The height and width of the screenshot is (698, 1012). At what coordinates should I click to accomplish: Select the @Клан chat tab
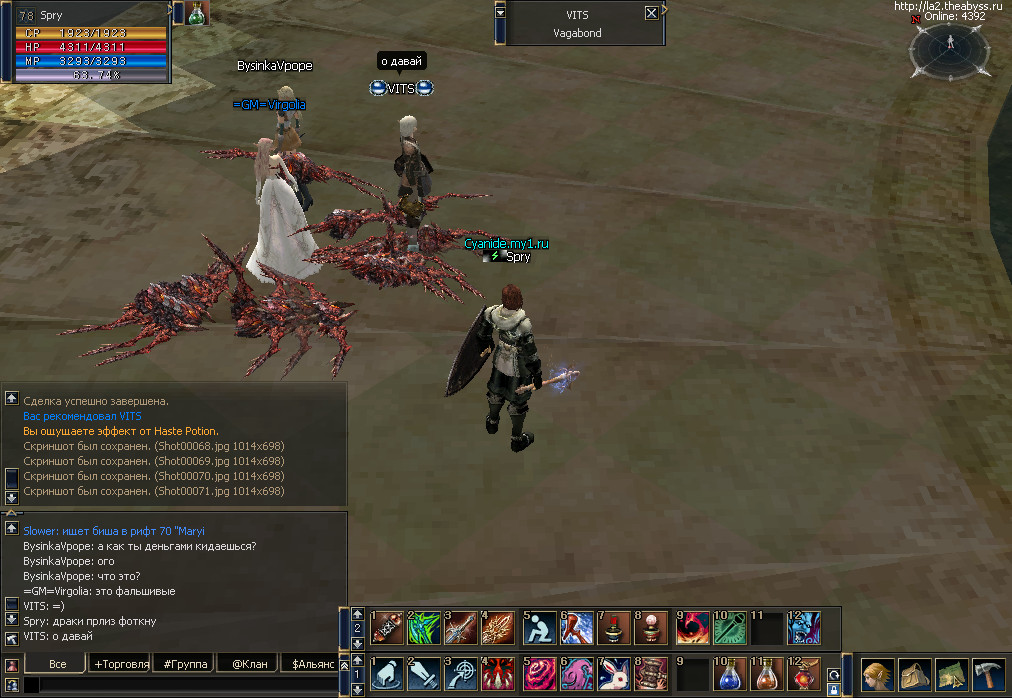[x=249, y=663]
